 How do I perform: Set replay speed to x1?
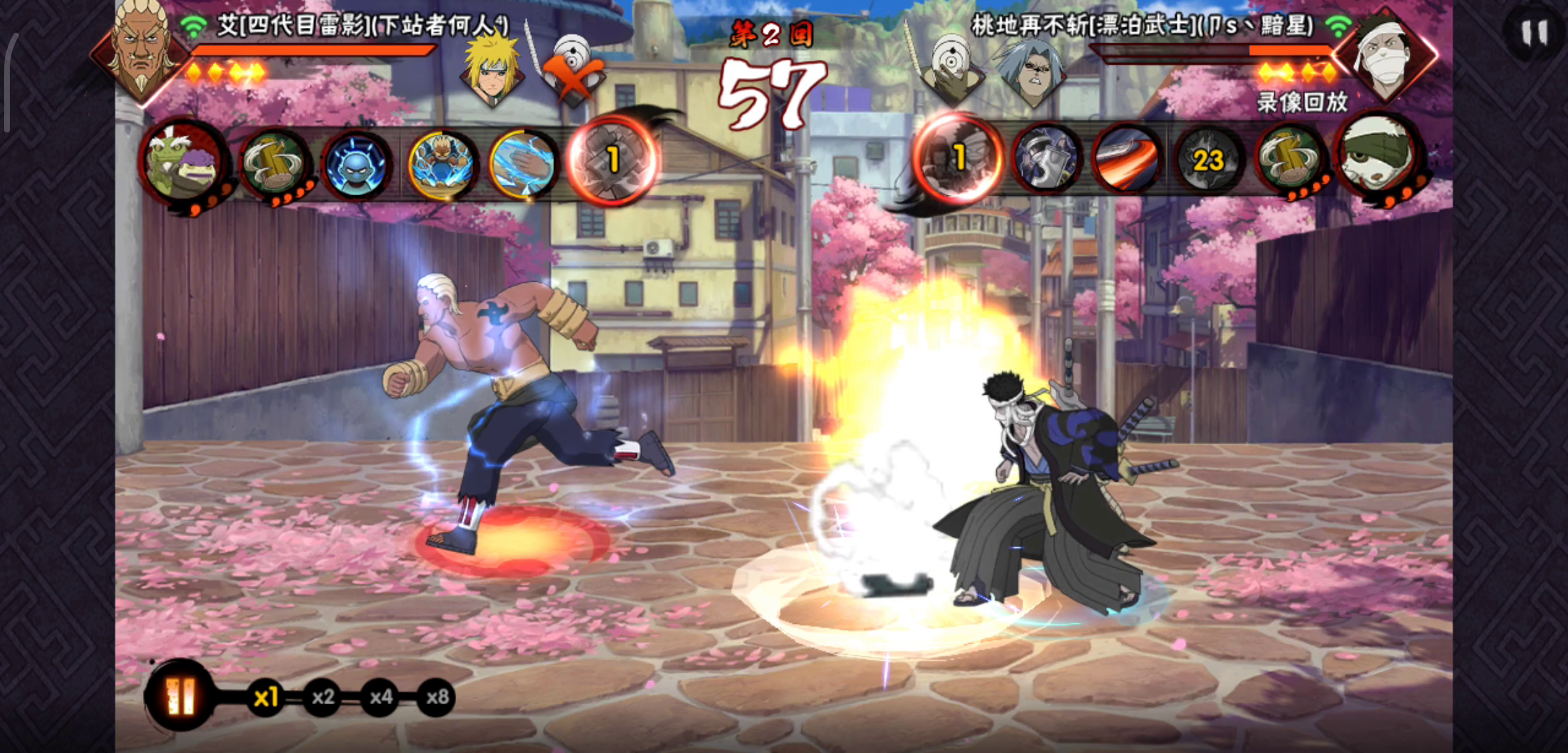tap(266, 697)
